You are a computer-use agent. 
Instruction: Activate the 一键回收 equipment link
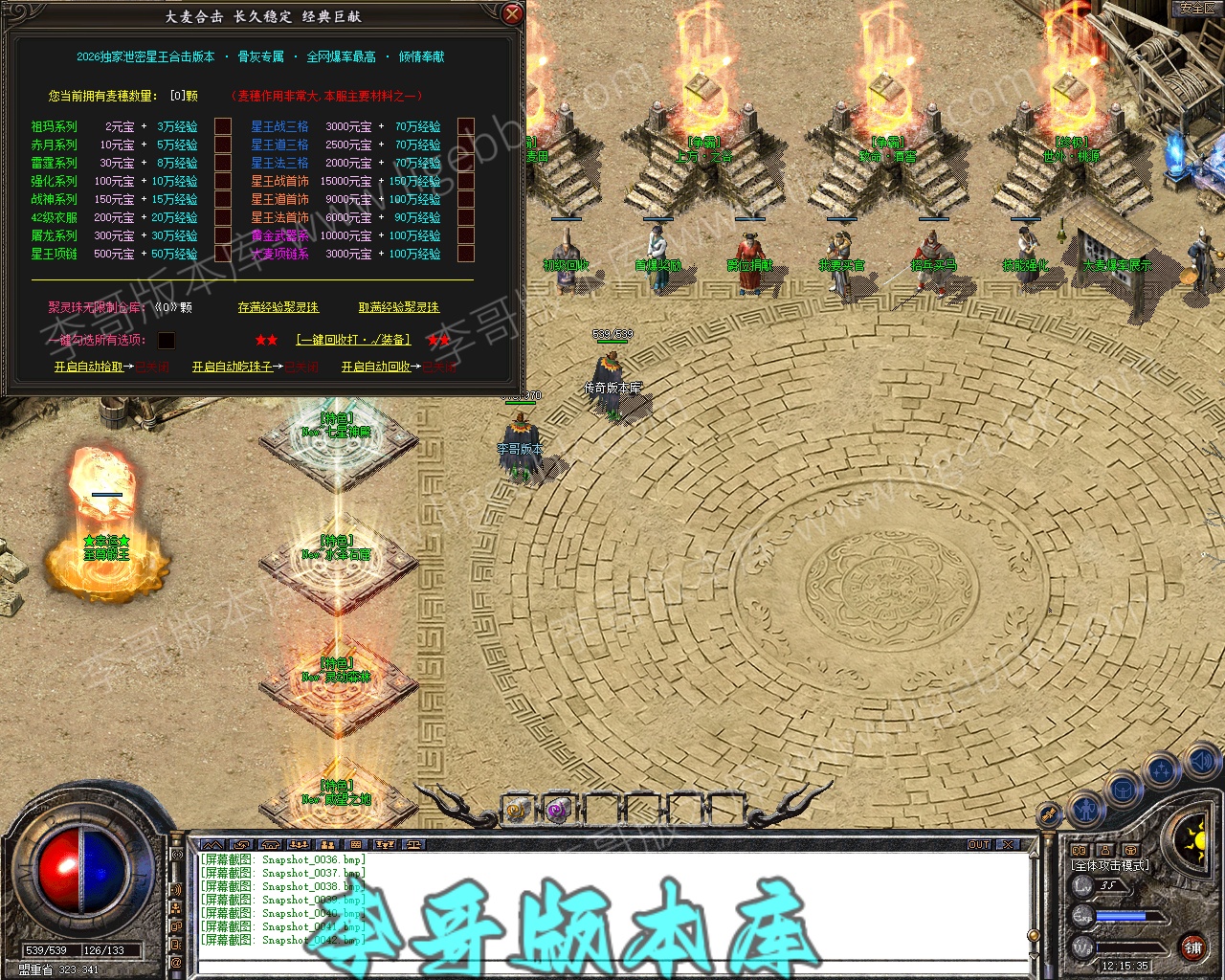(353, 340)
